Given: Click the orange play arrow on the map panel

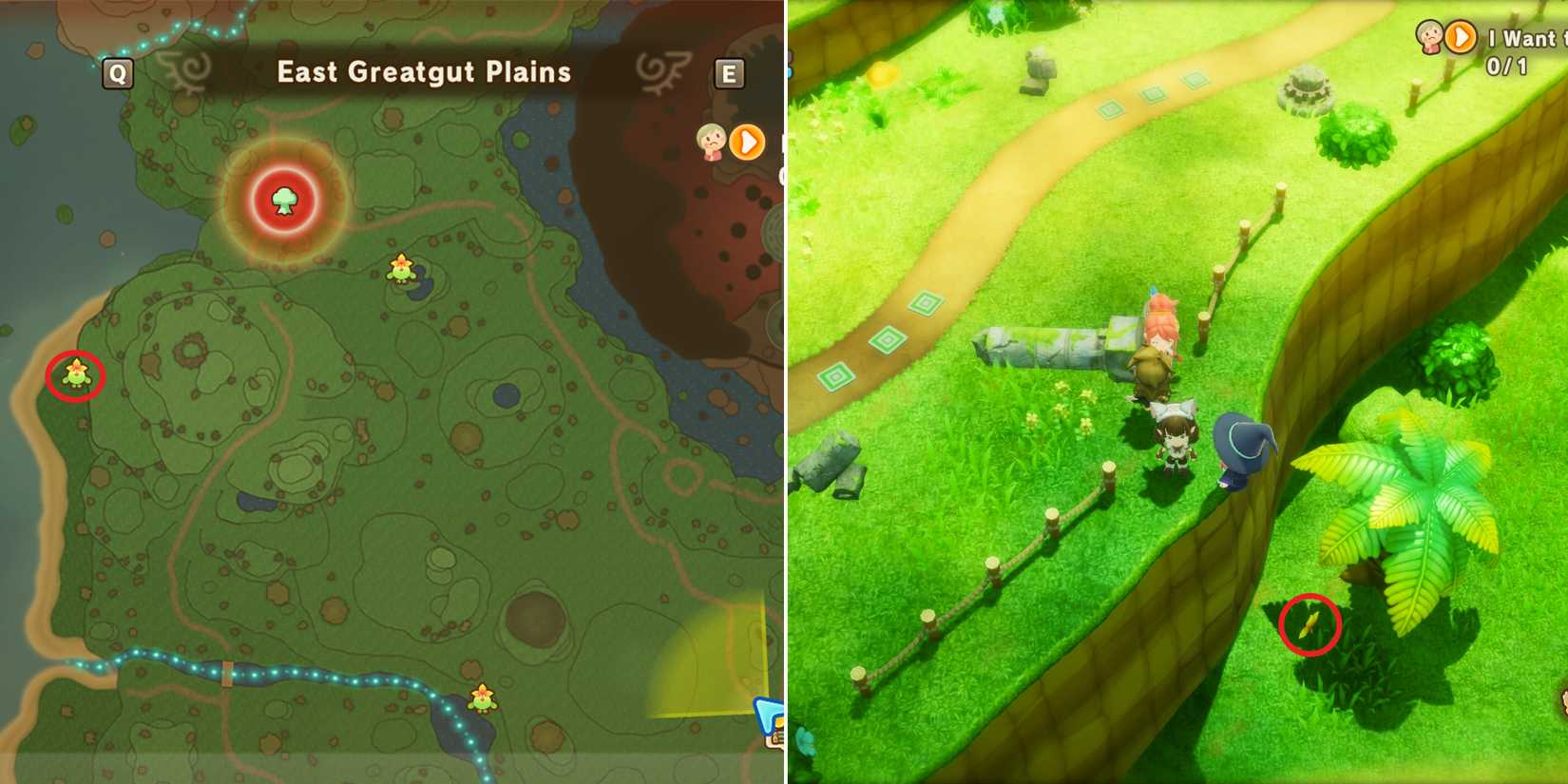Looking at the screenshot, I should point(746,143).
